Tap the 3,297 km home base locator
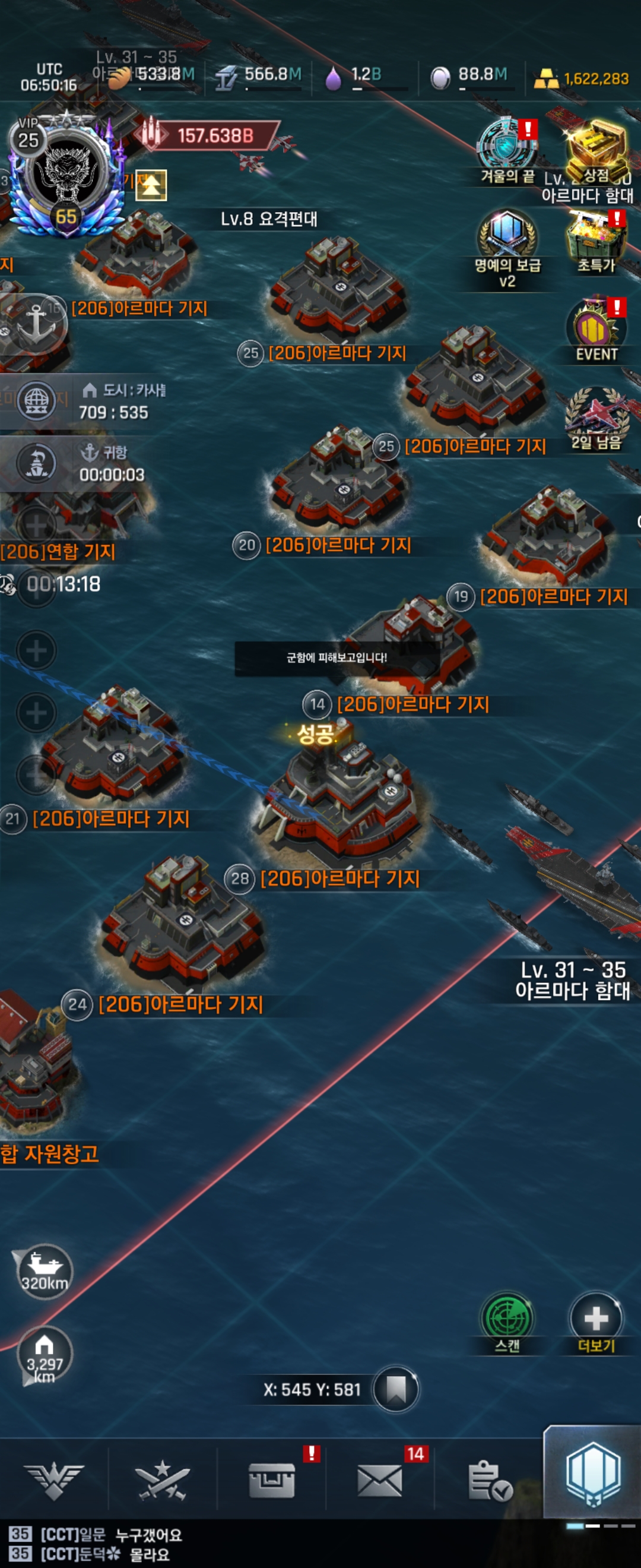The height and width of the screenshot is (1568, 641). pos(45,1354)
